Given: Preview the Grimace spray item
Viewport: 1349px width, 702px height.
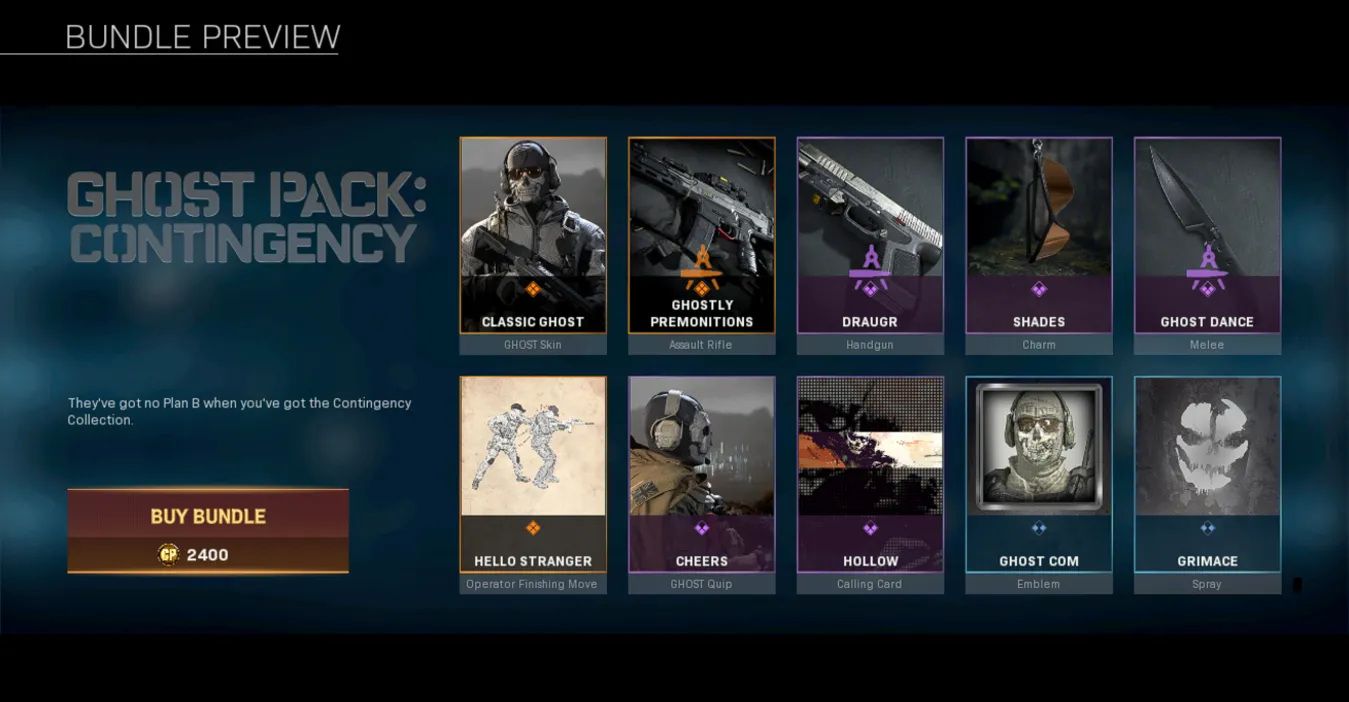Looking at the screenshot, I should (1207, 475).
